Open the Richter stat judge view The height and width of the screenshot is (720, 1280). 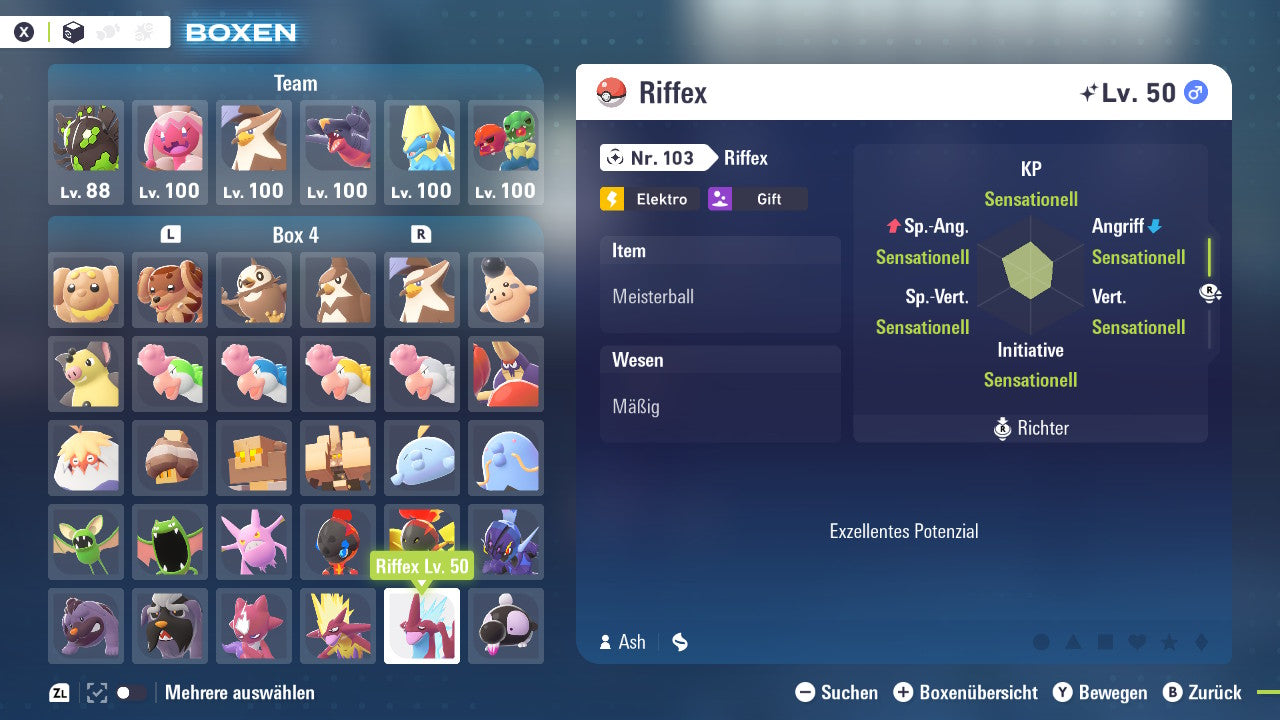[1031, 428]
